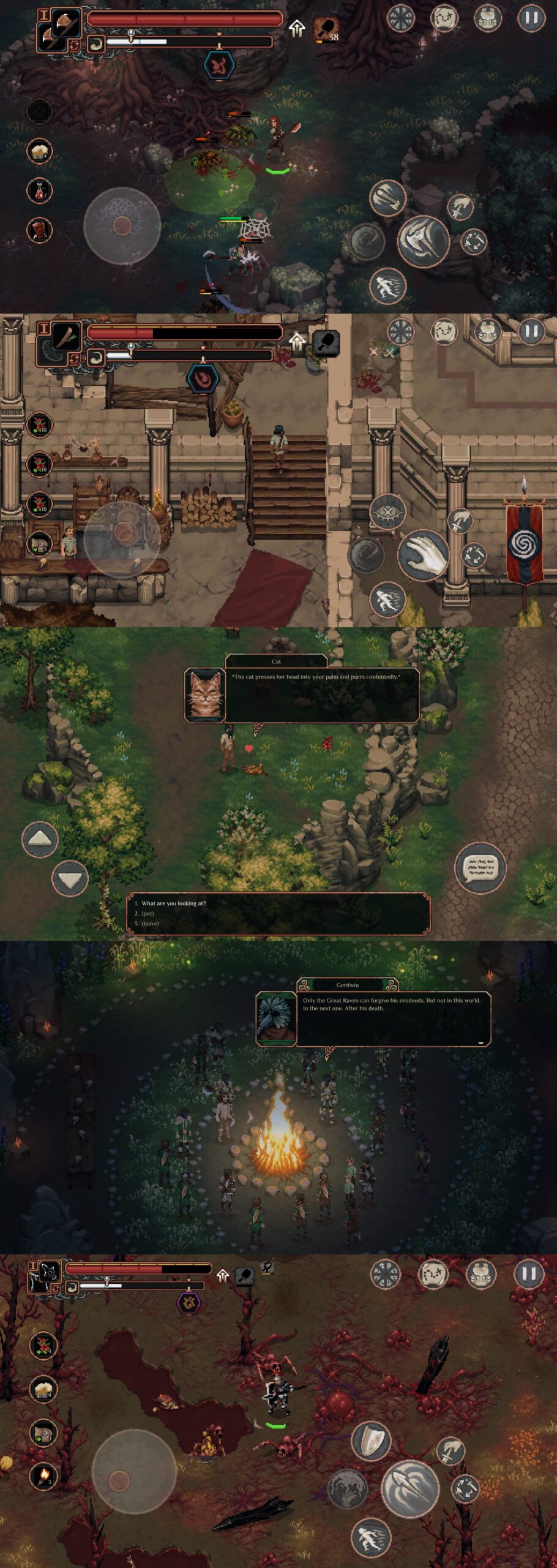This screenshot has width=557, height=1568.
Task: Swing with the axe attack button
Action: point(424,240)
